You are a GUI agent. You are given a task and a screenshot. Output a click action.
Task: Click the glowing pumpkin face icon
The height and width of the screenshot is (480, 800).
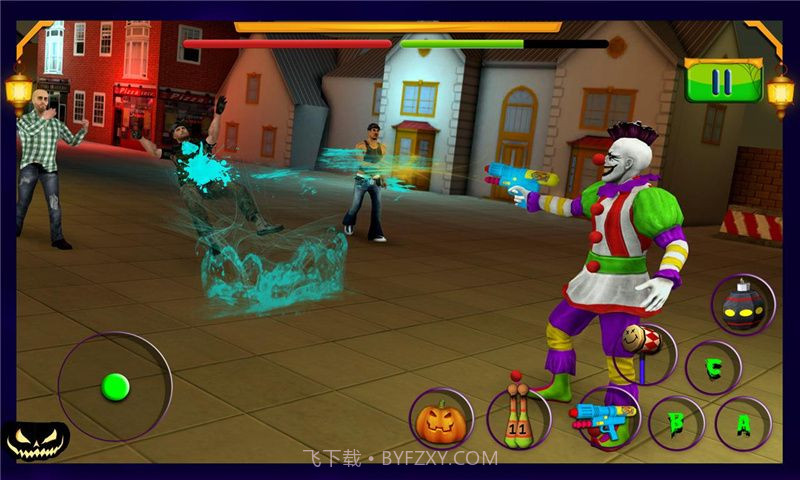coord(36,438)
